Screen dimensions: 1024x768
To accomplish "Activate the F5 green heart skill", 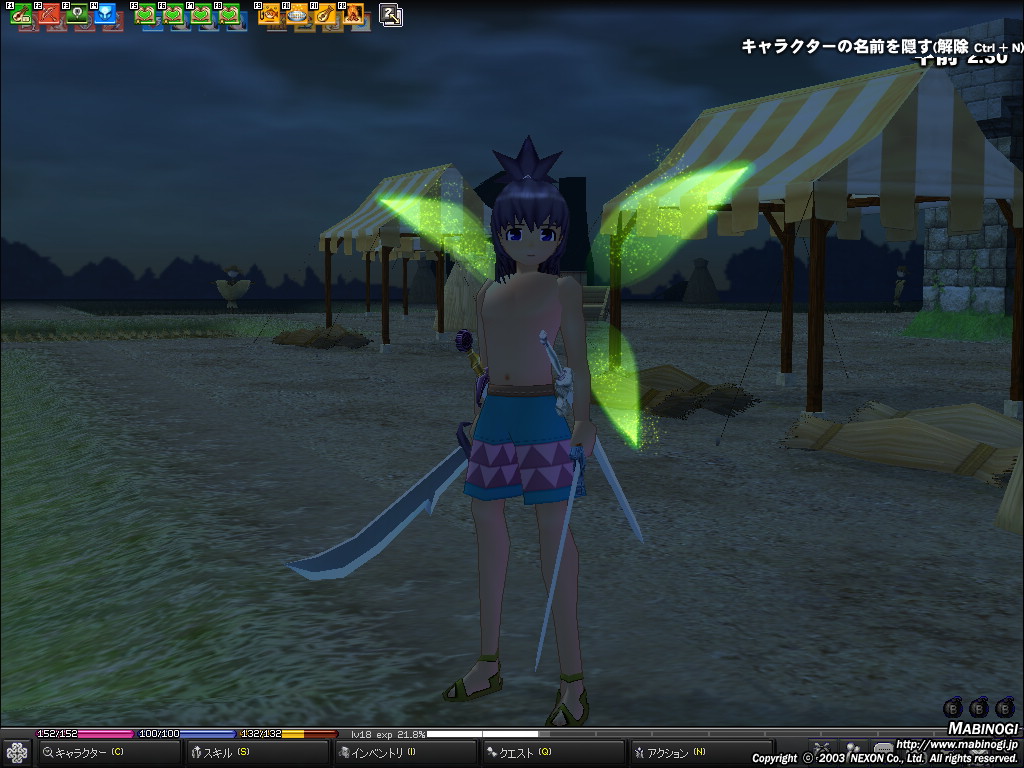I will tap(146, 15).
